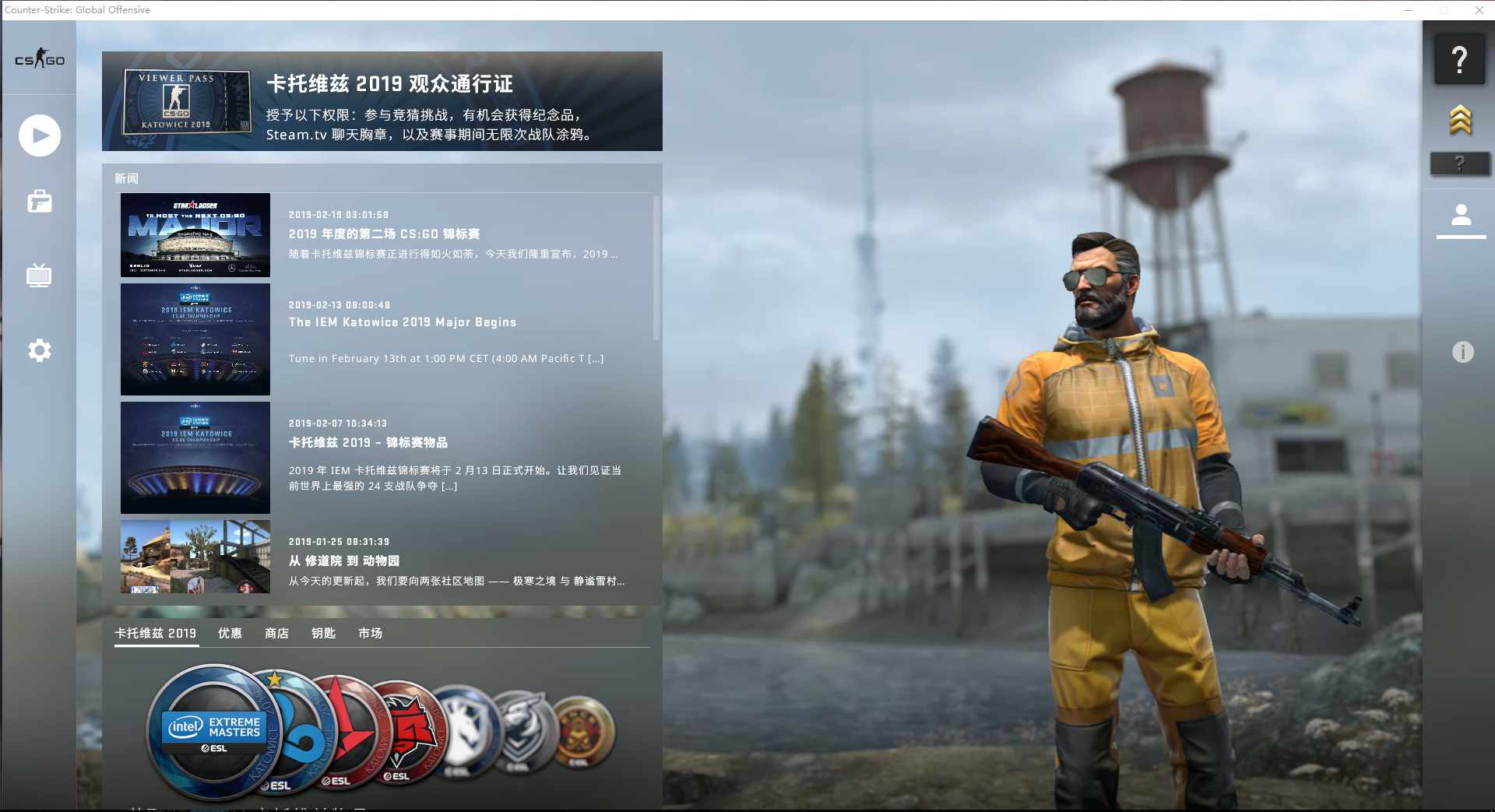Click the small question mark badge icon

coord(1461,163)
